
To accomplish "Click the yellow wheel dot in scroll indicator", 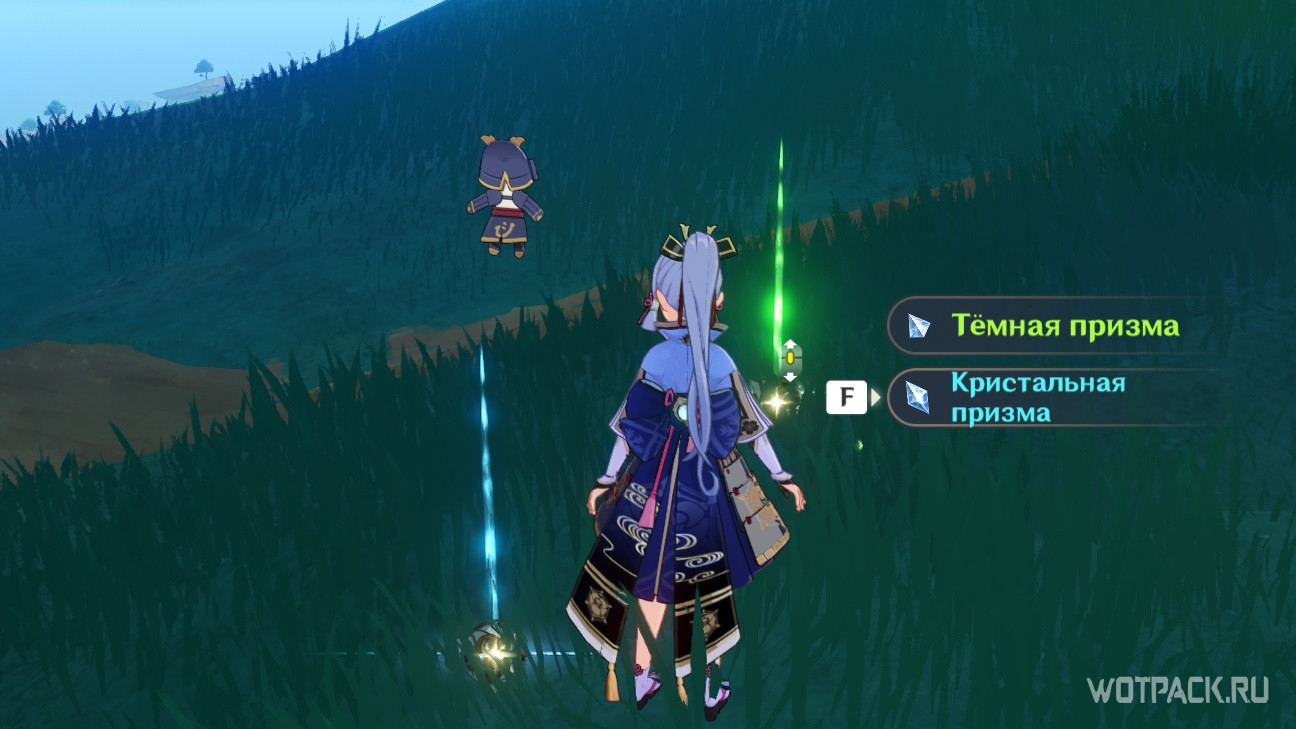I will coord(790,356).
